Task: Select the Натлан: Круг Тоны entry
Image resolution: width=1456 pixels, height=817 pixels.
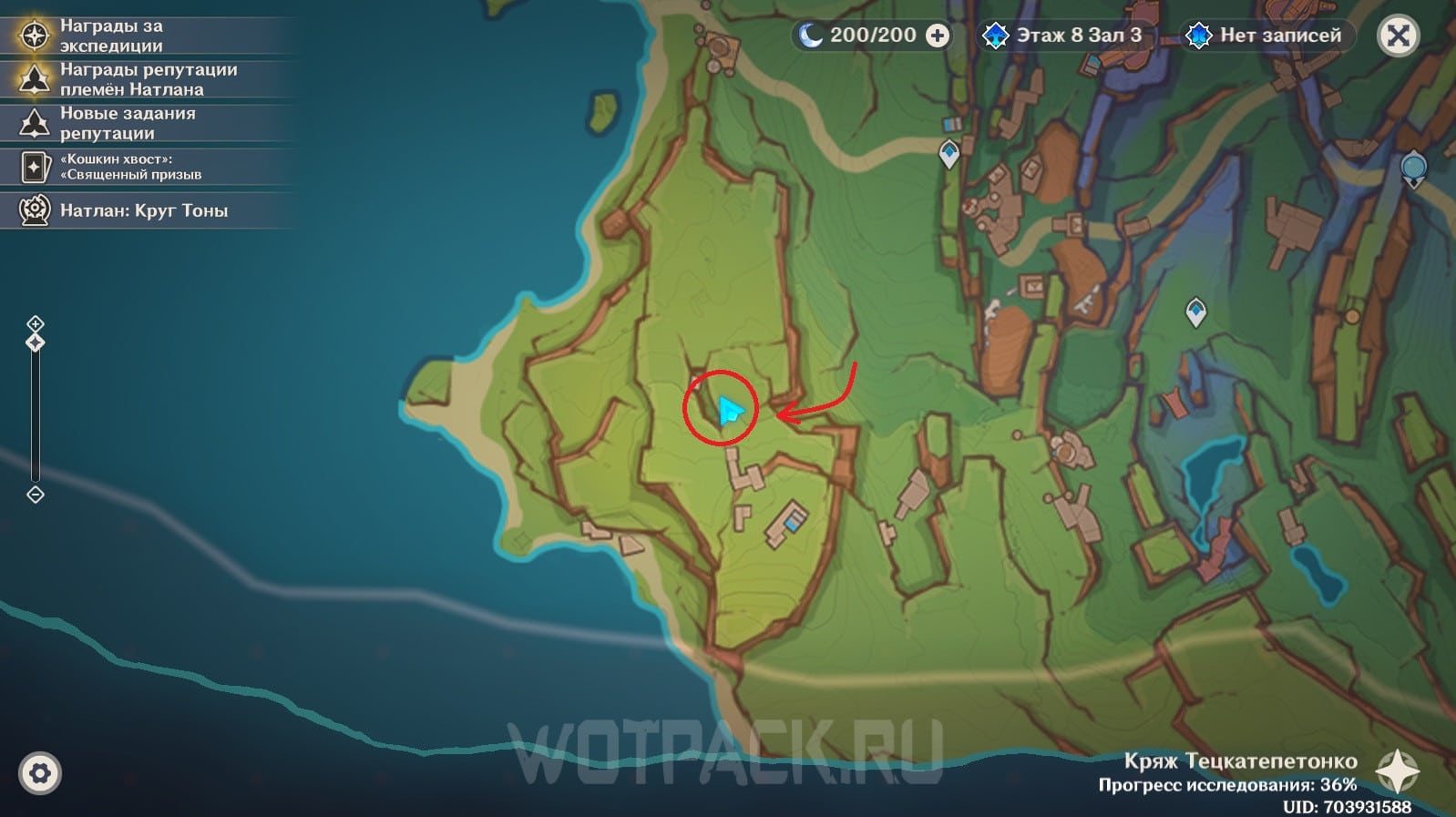Action: (x=143, y=210)
